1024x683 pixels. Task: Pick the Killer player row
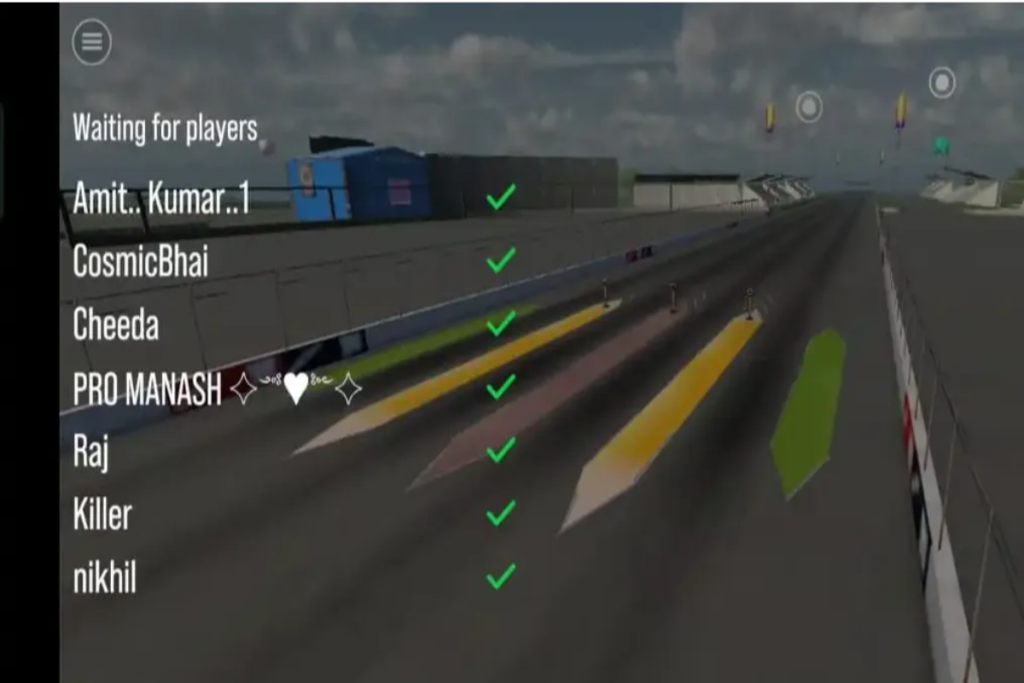point(102,515)
